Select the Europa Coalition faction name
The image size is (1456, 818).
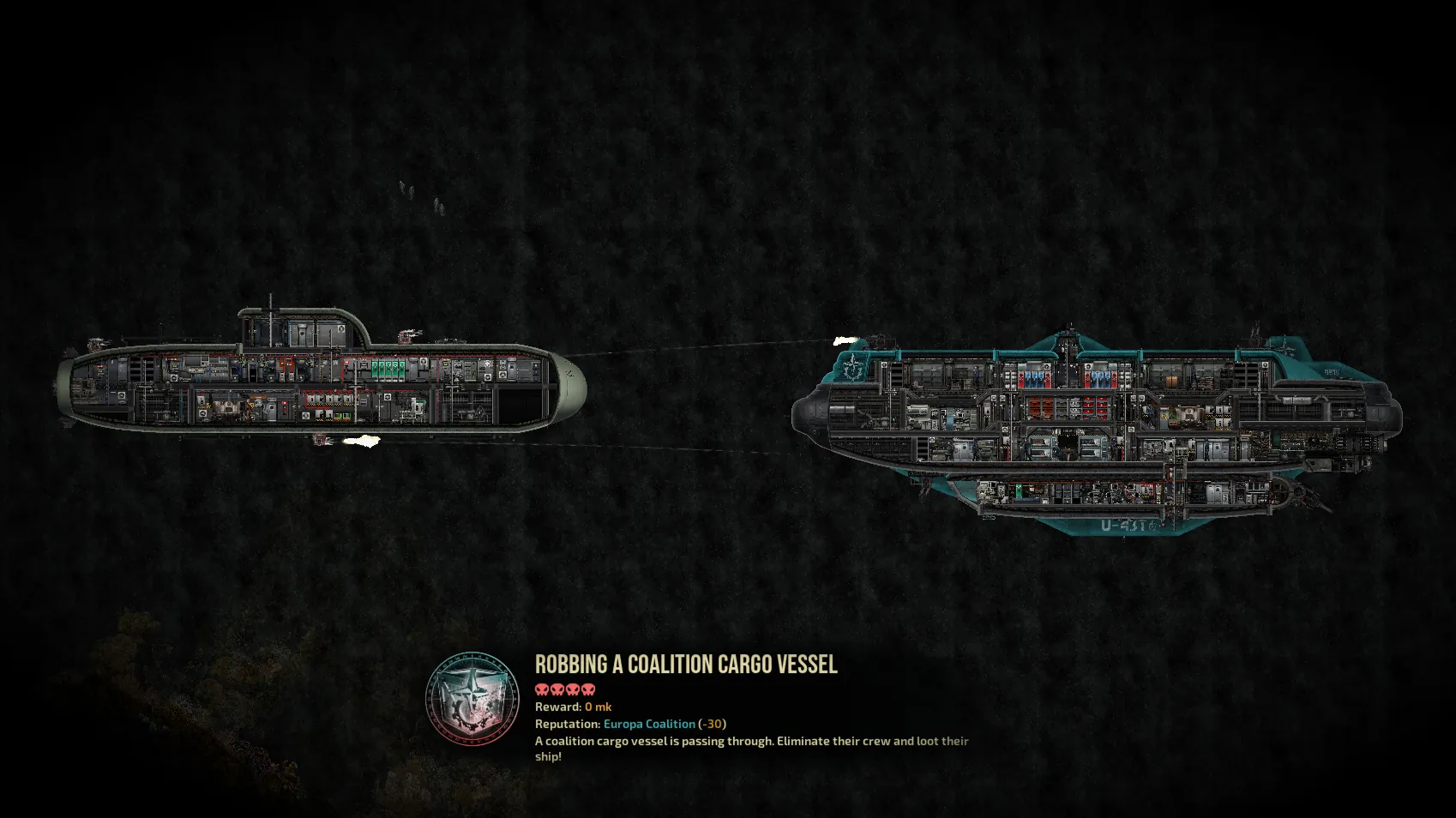(649, 724)
